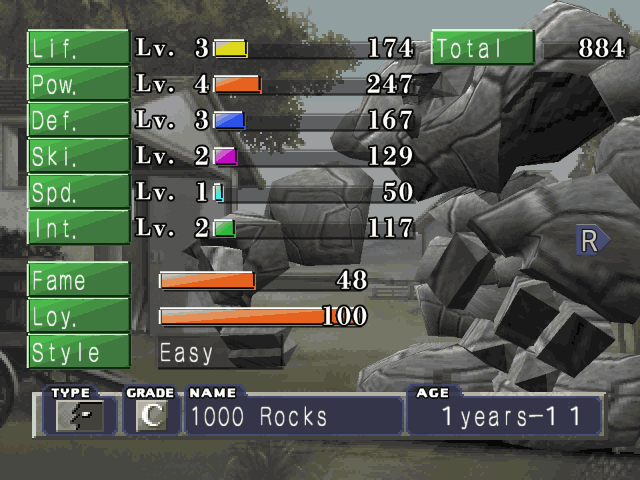Click the grade C badge
640x480 pixels.
pyautogui.click(x=150, y=416)
